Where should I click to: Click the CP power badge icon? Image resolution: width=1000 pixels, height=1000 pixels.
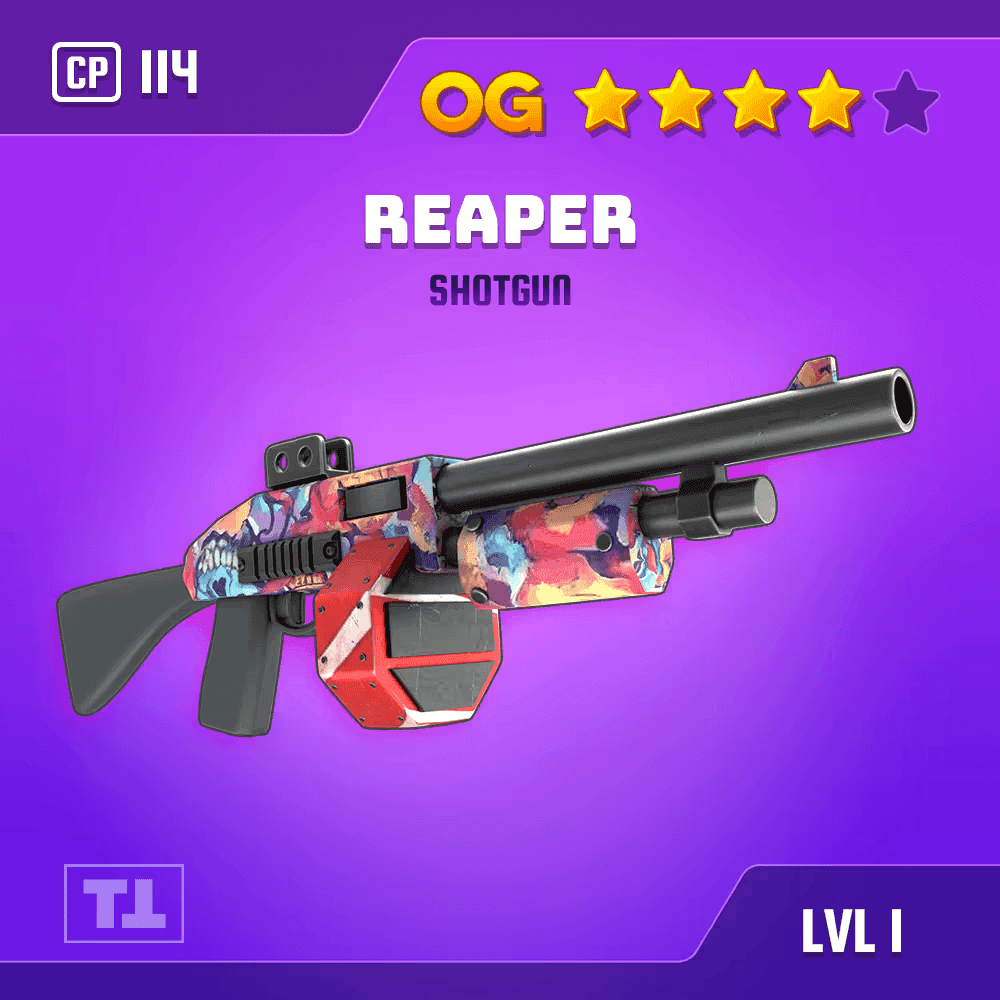coord(87,73)
